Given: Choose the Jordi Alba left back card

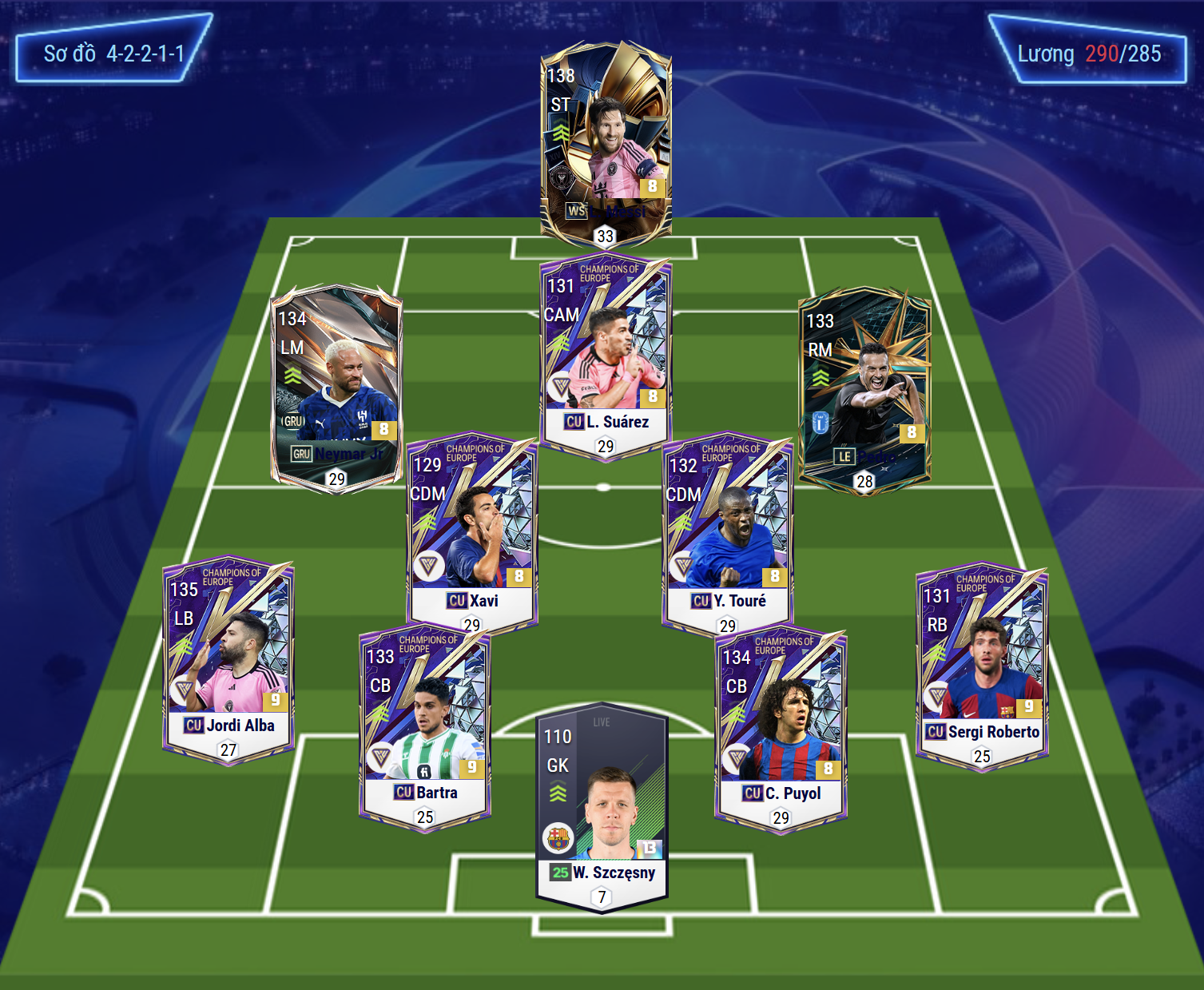Looking at the screenshot, I should [228, 659].
